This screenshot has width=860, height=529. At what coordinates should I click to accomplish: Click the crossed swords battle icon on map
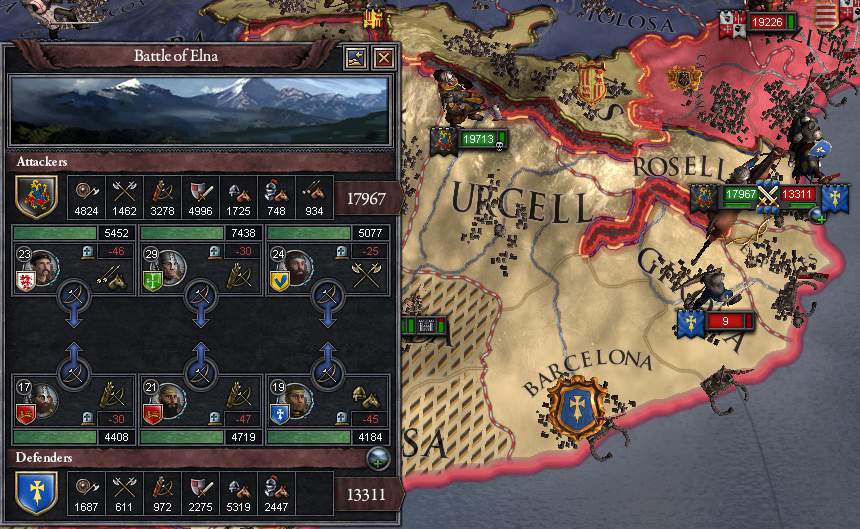pos(769,194)
